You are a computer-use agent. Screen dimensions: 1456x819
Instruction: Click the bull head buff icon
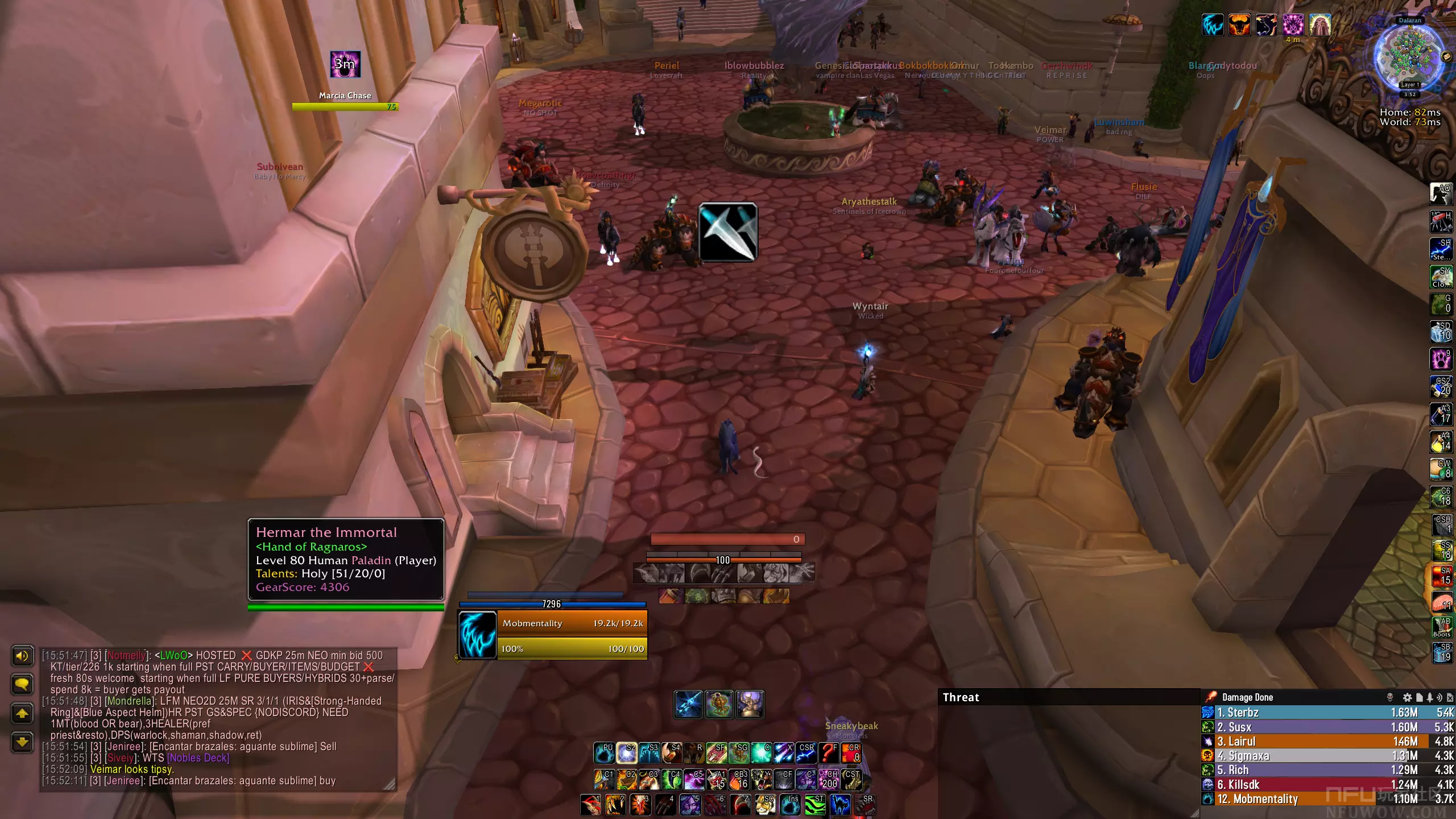point(1239,25)
